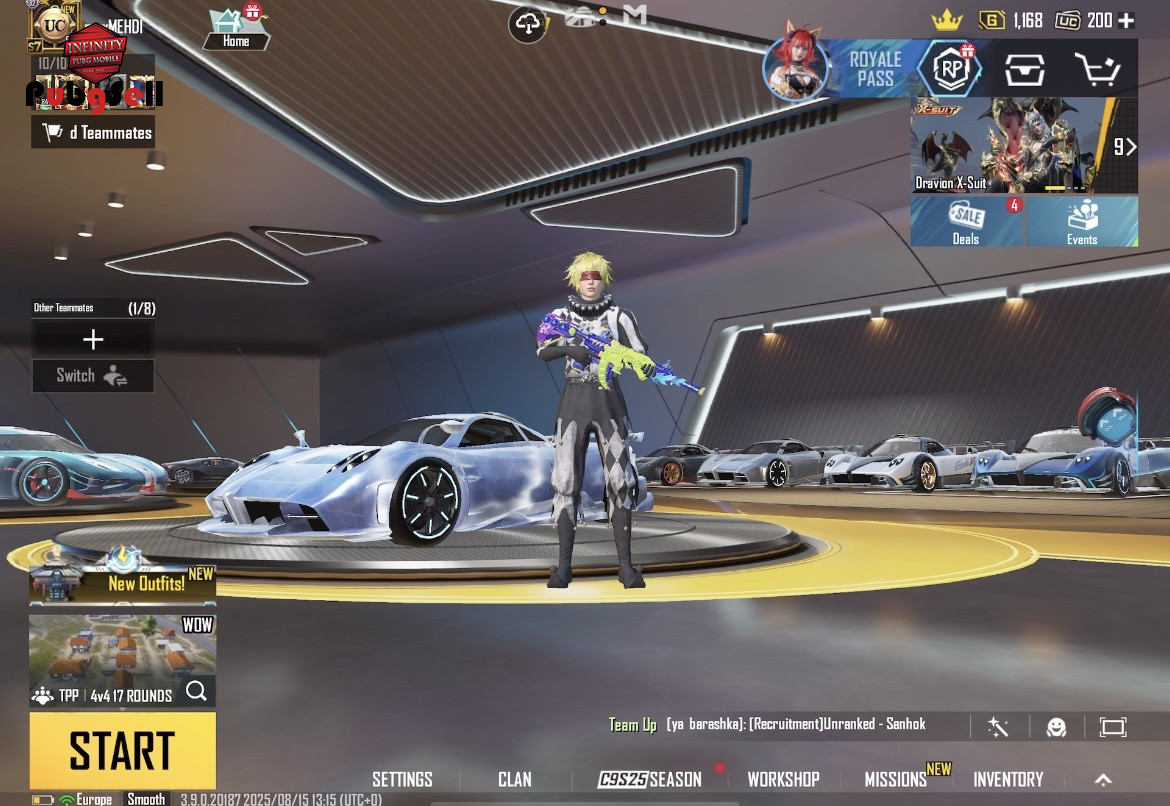Add a teammate with the plus slot
The image size is (1170, 806).
[x=93, y=340]
